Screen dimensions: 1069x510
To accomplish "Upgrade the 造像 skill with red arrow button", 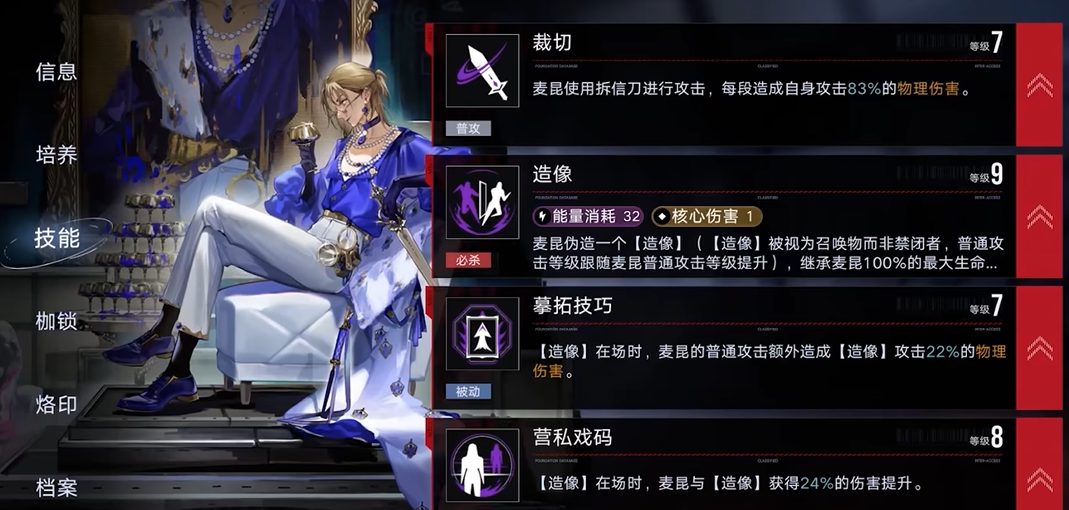I will point(1040,216).
